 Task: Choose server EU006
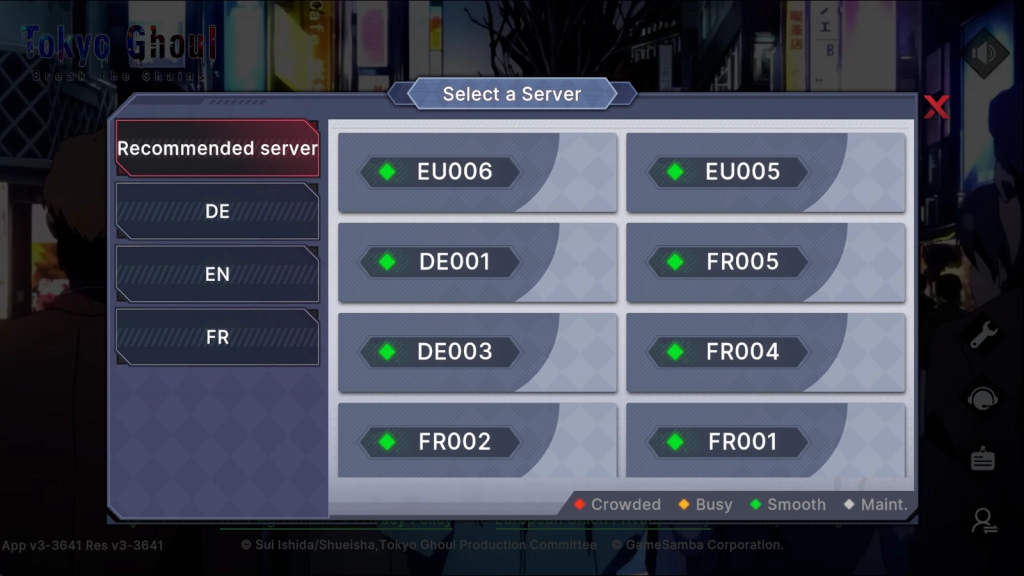tap(477, 172)
